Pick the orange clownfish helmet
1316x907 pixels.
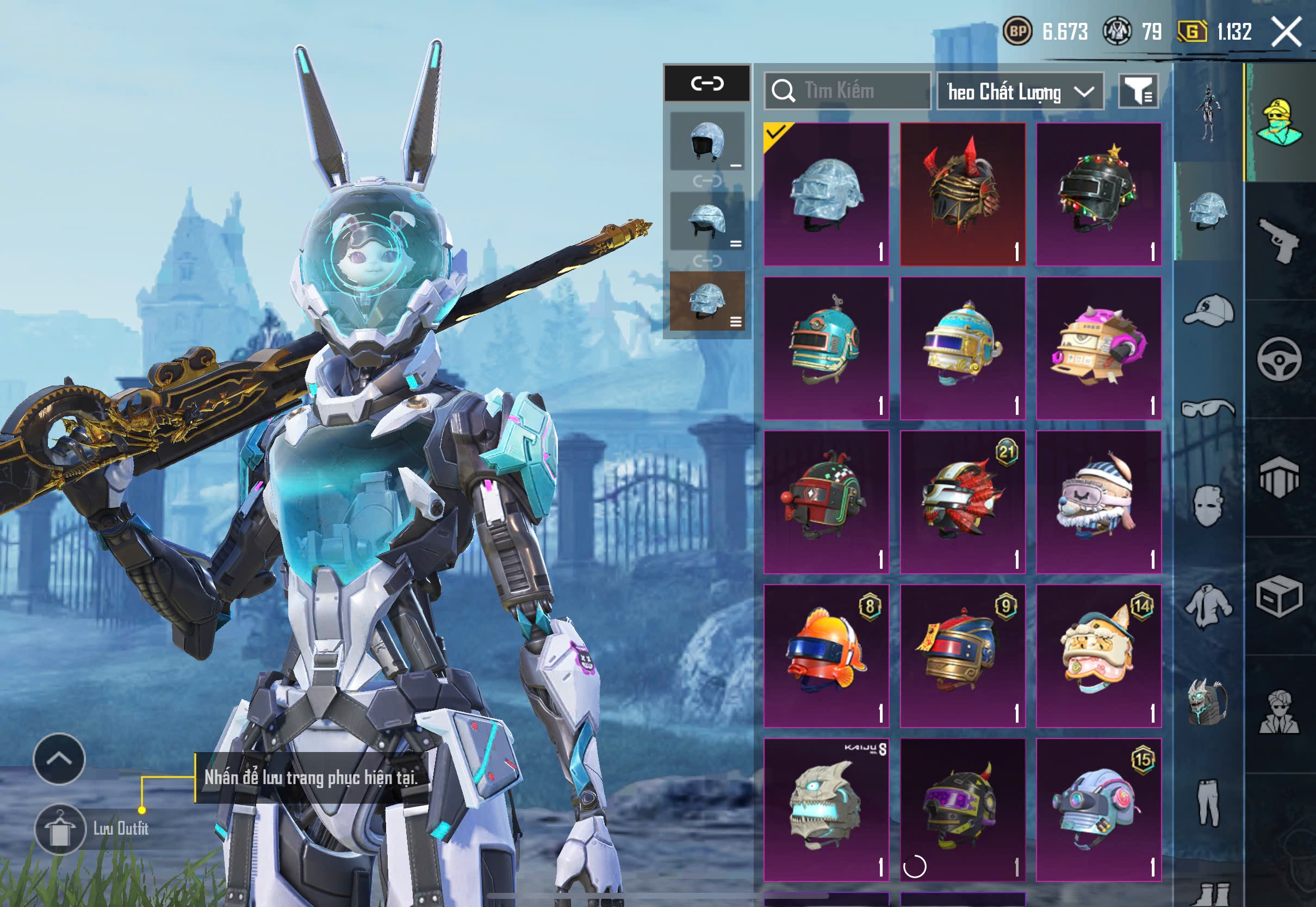[x=826, y=656]
